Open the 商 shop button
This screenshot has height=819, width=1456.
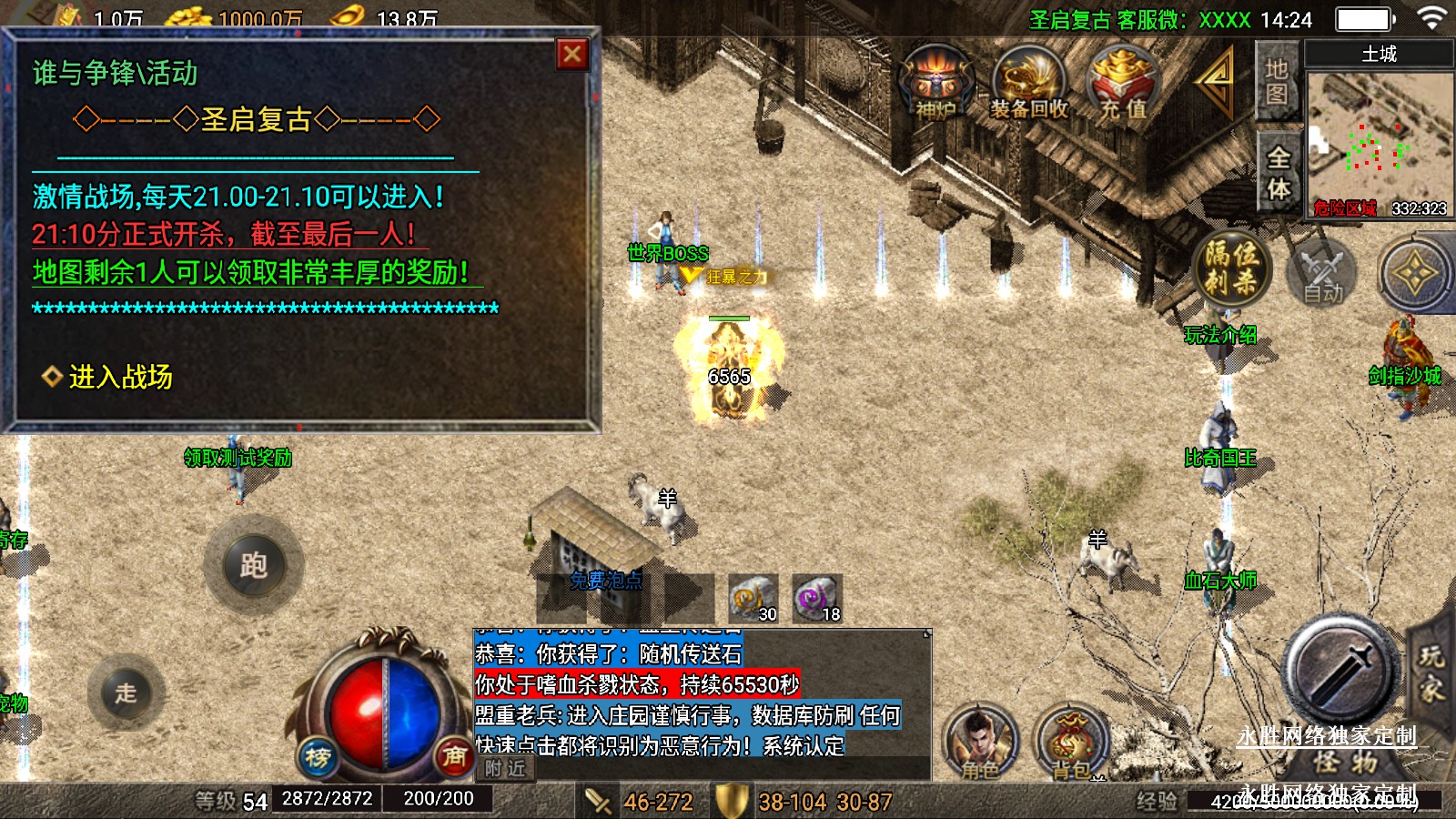click(454, 754)
